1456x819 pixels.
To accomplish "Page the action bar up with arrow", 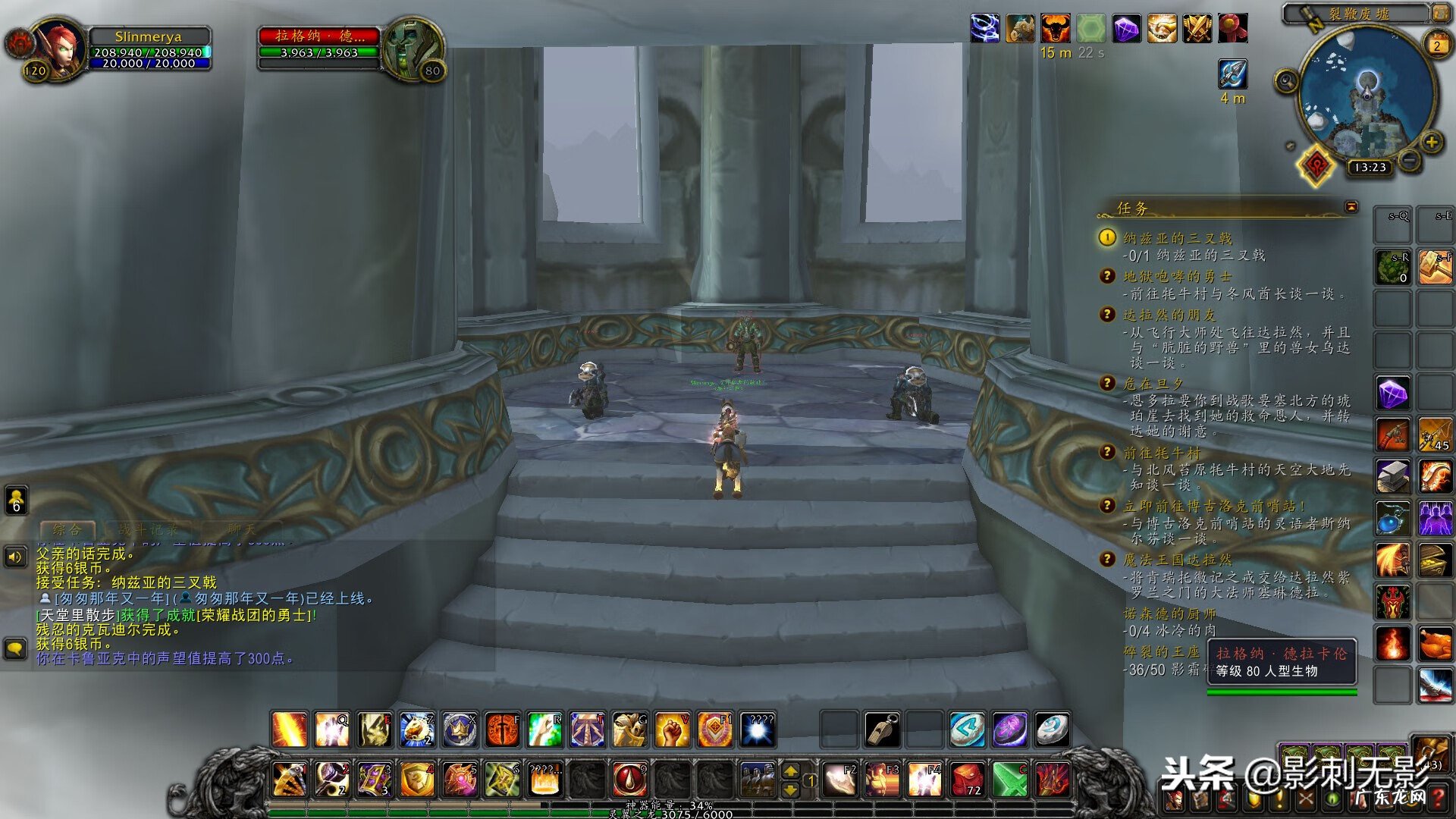I will 790,770.
